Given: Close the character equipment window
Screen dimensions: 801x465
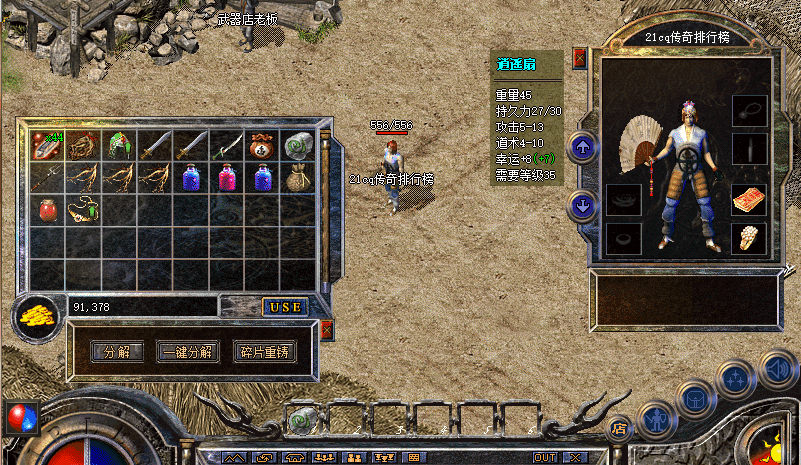Looking at the screenshot, I should pyautogui.click(x=580, y=57).
